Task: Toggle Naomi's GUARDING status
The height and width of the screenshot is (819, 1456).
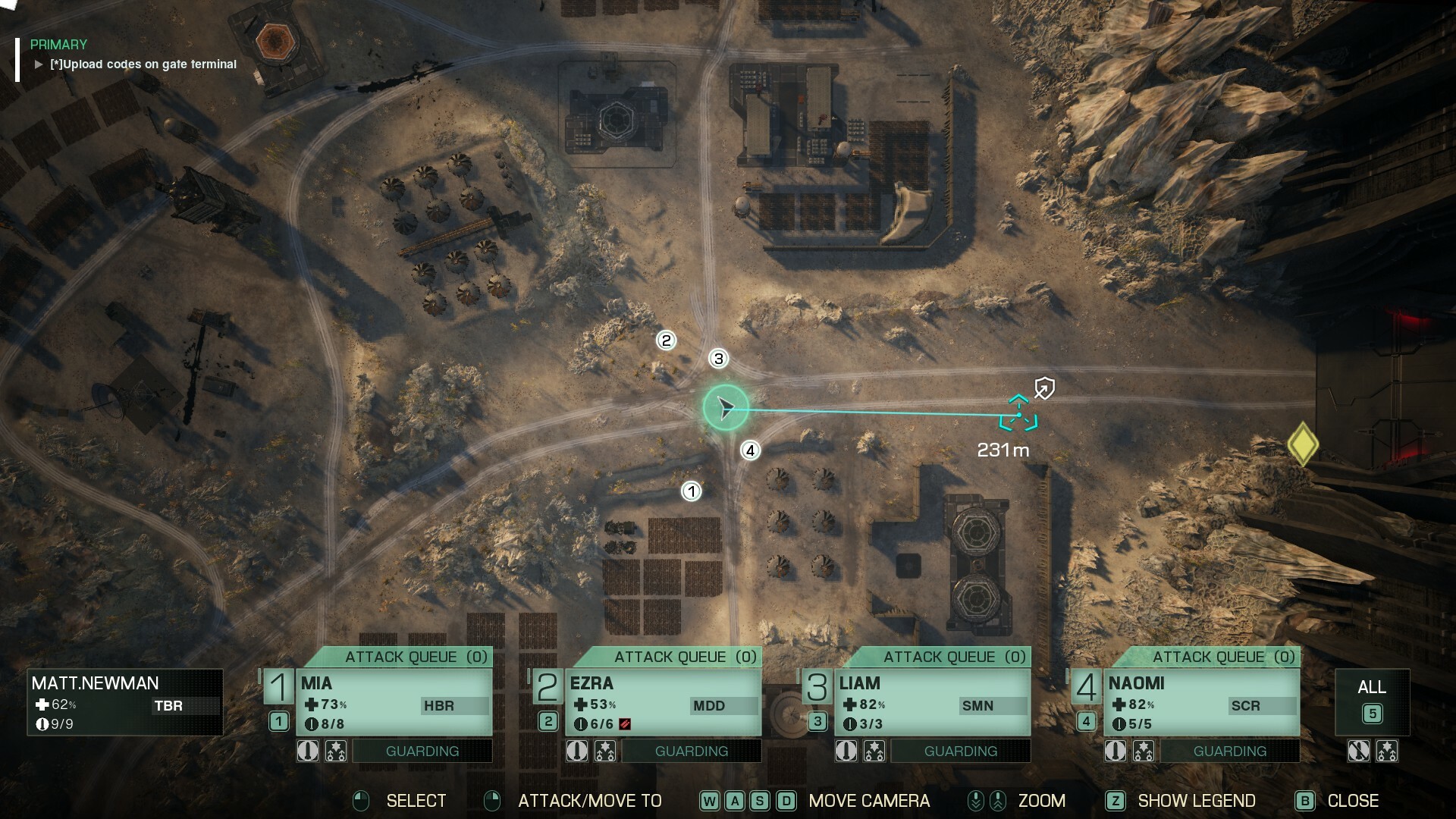Action: (x=1230, y=751)
